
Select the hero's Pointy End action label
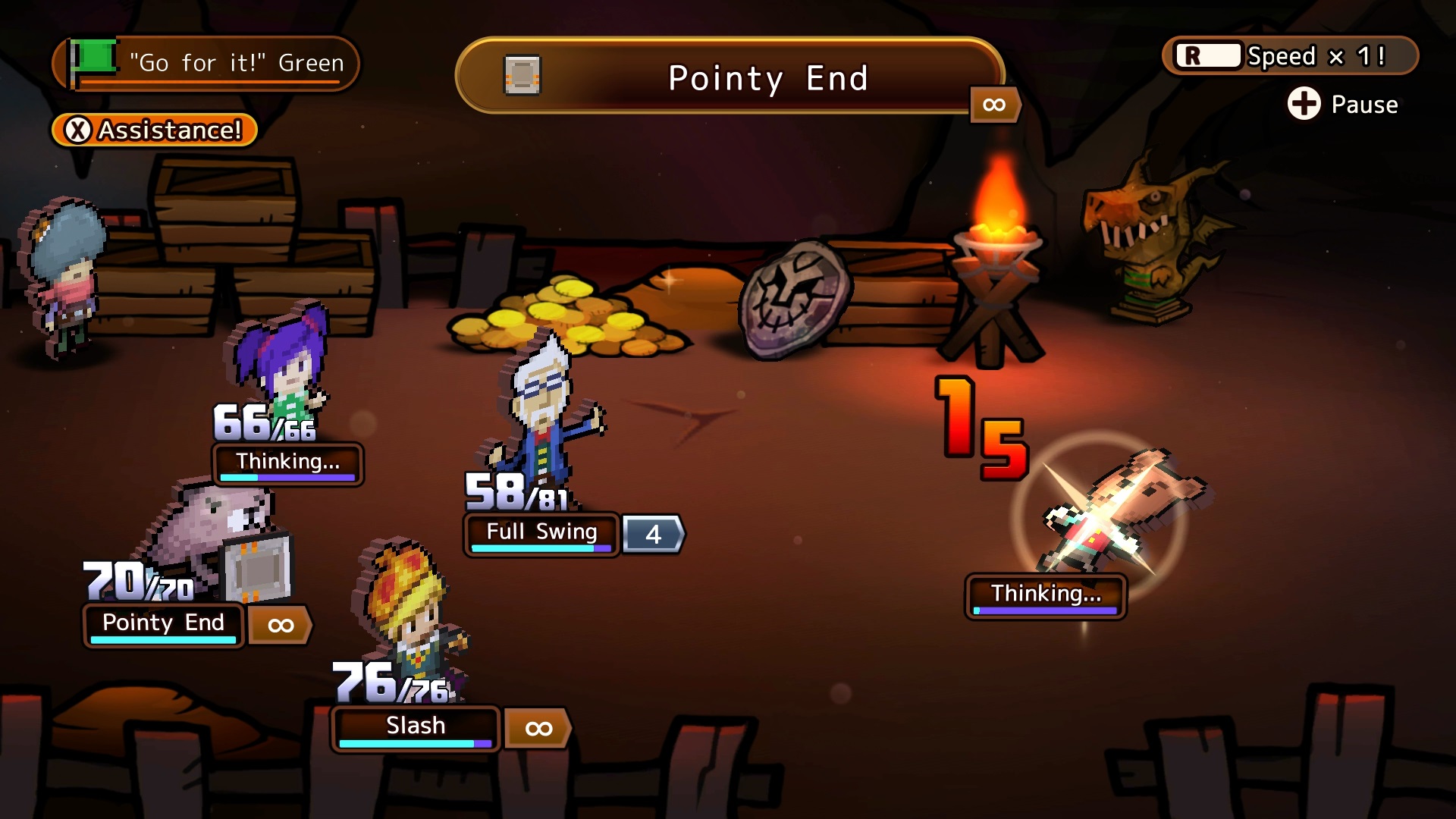[163, 623]
